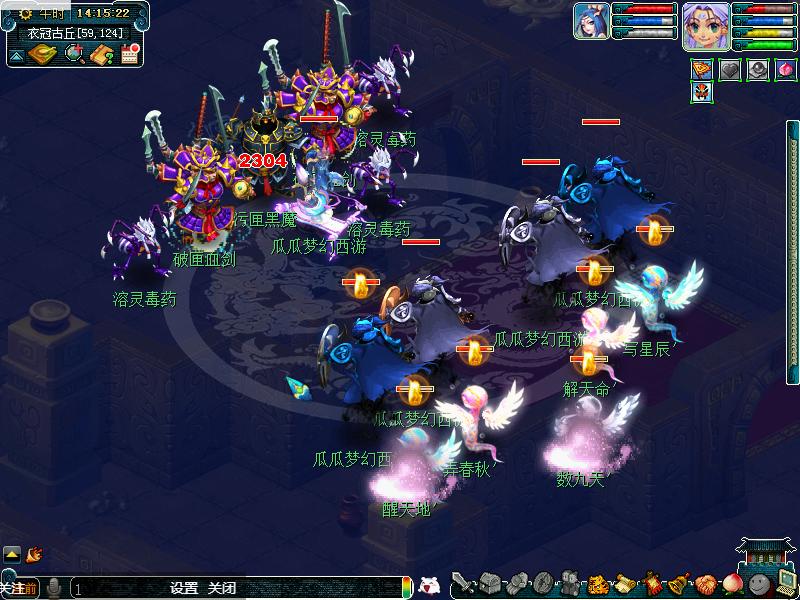
Task: Click the orange flag buff icon
Action: (x=702, y=69)
